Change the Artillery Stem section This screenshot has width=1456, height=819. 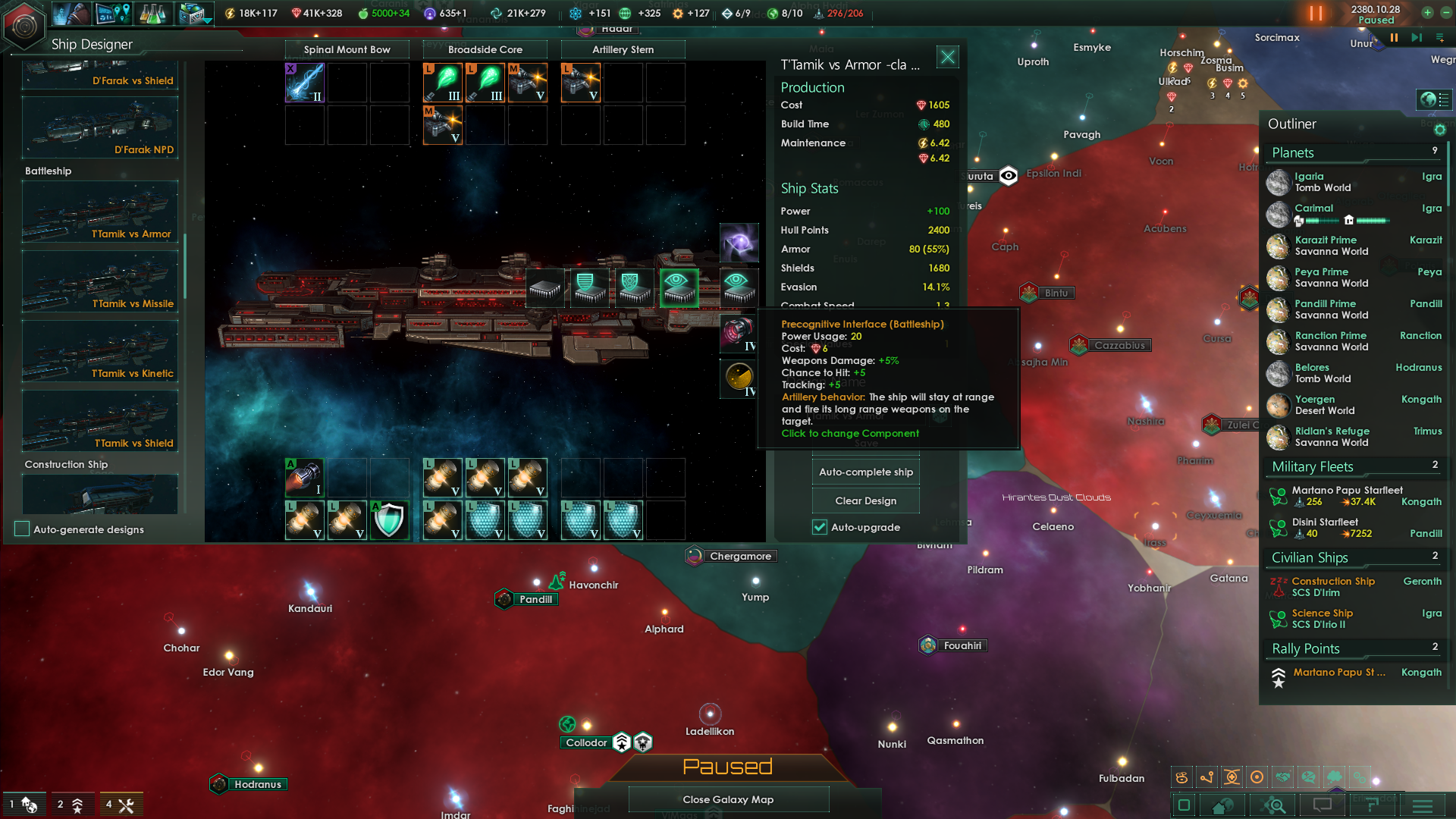(623, 49)
